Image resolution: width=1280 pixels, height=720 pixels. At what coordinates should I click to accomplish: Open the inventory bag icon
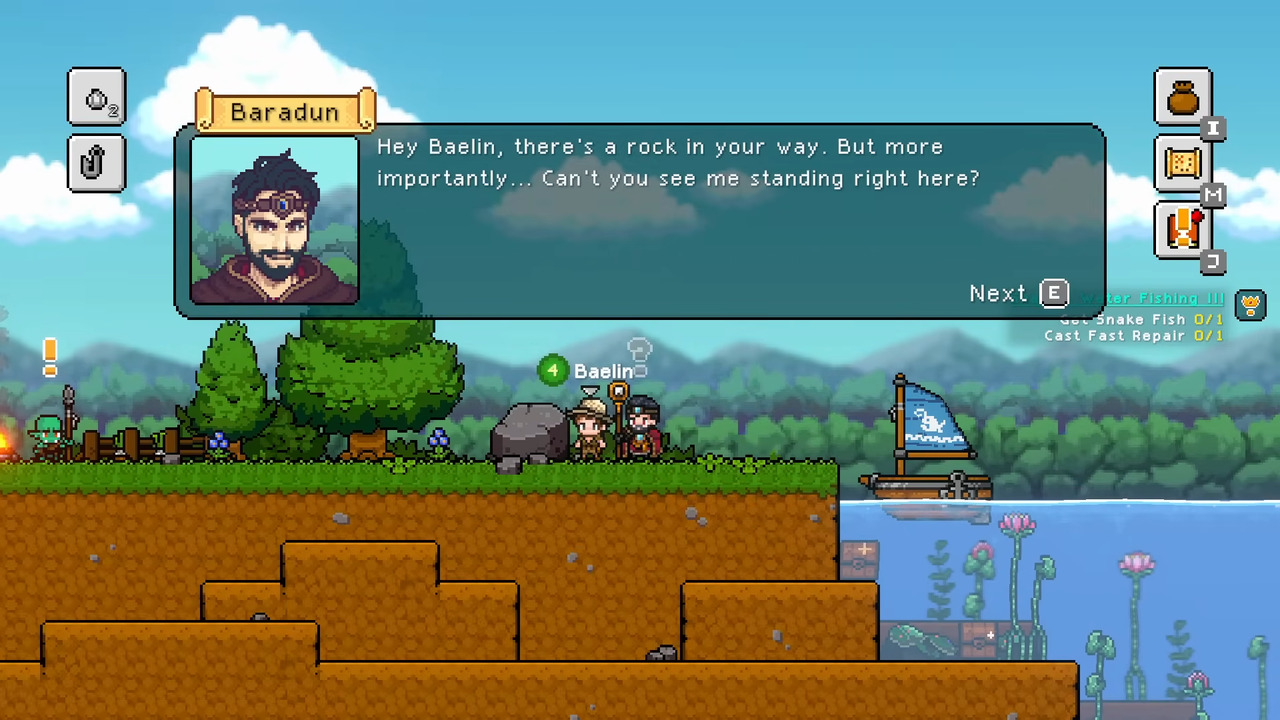pos(1182,97)
